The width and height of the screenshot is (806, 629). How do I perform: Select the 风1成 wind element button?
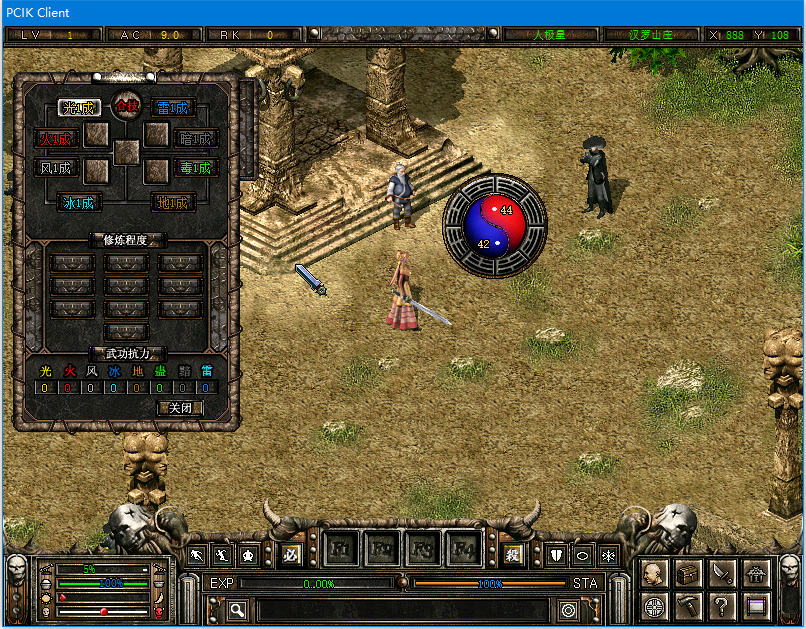tap(55, 168)
